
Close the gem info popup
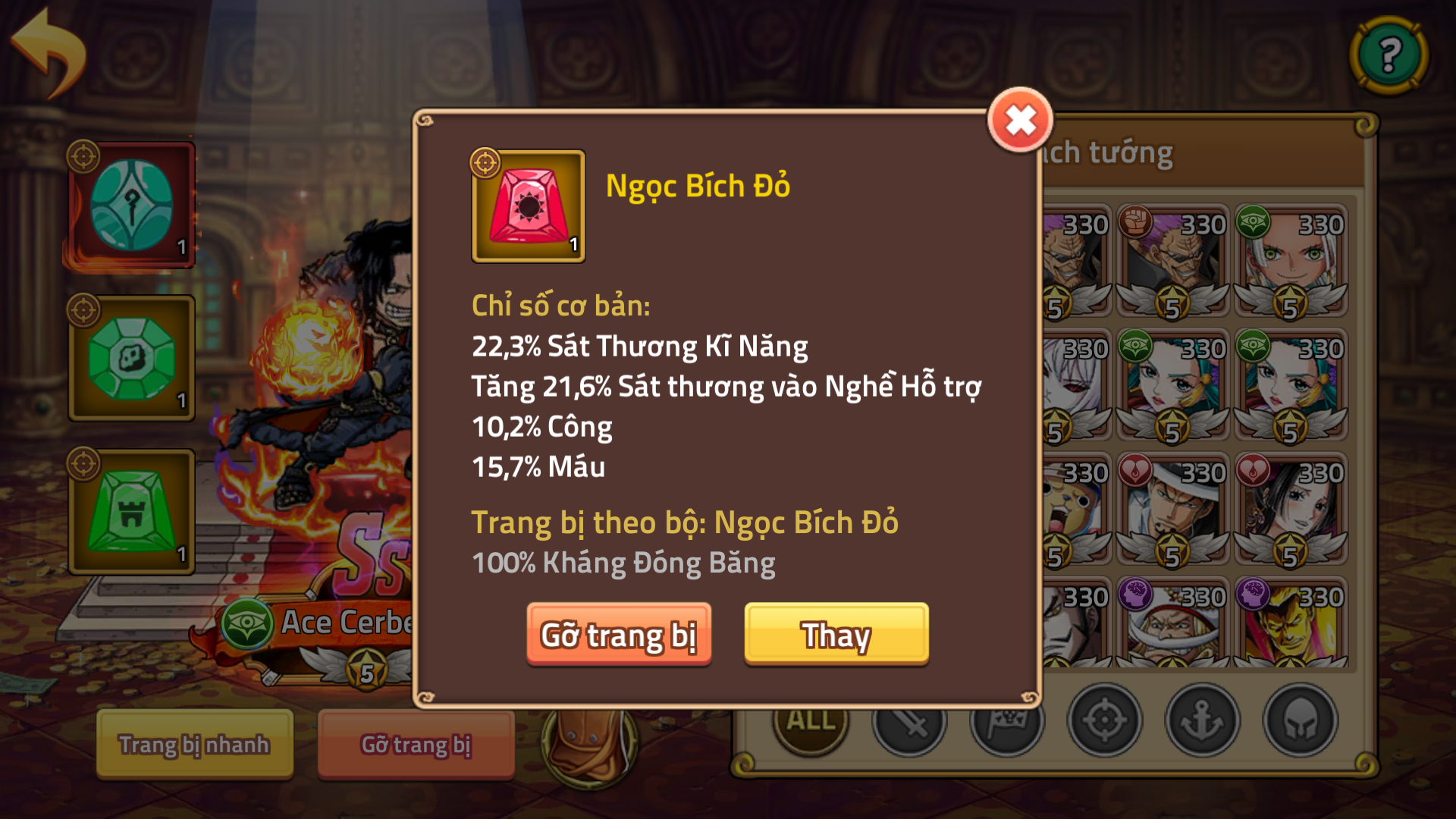(x=1020, y=118)
